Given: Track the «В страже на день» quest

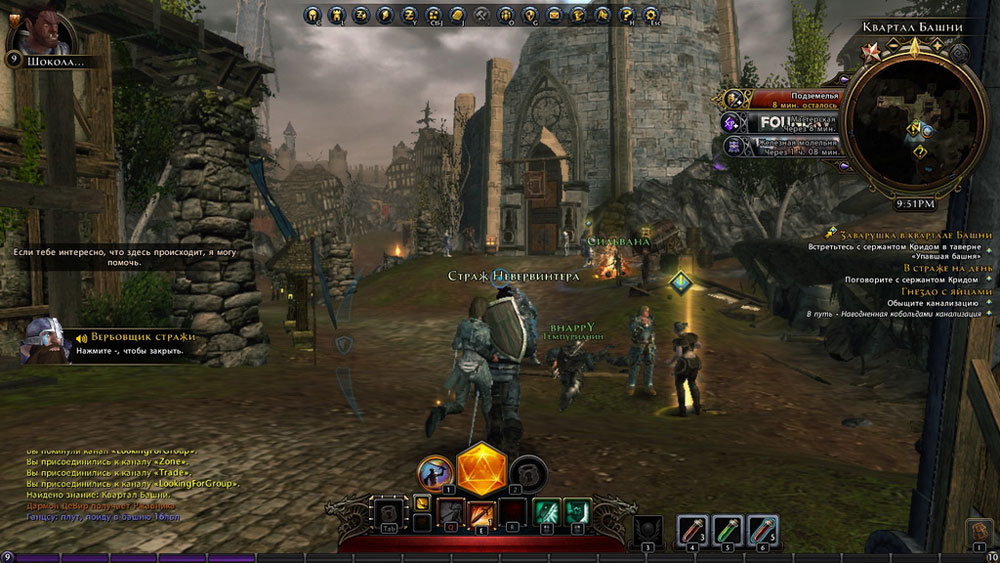Looking at the screenshot, I should tap(948, 268).
